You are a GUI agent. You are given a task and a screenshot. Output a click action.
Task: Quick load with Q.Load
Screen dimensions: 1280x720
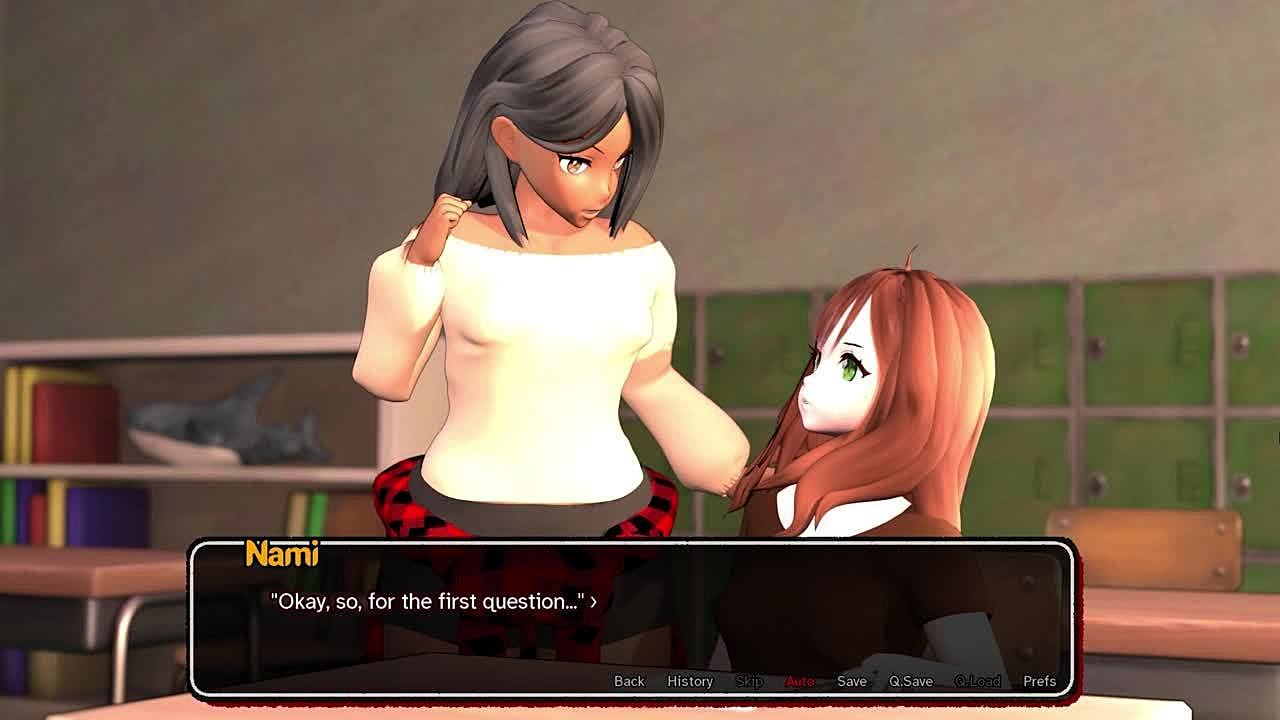[977, 681]
